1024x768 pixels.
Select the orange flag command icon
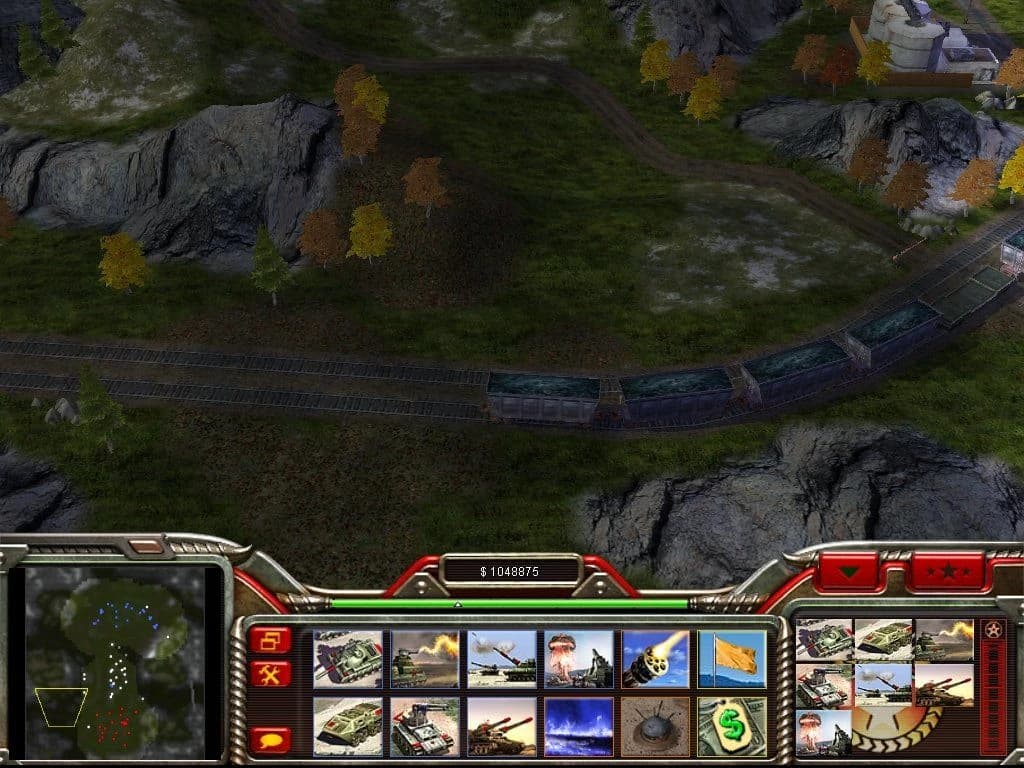coord(732,659)
